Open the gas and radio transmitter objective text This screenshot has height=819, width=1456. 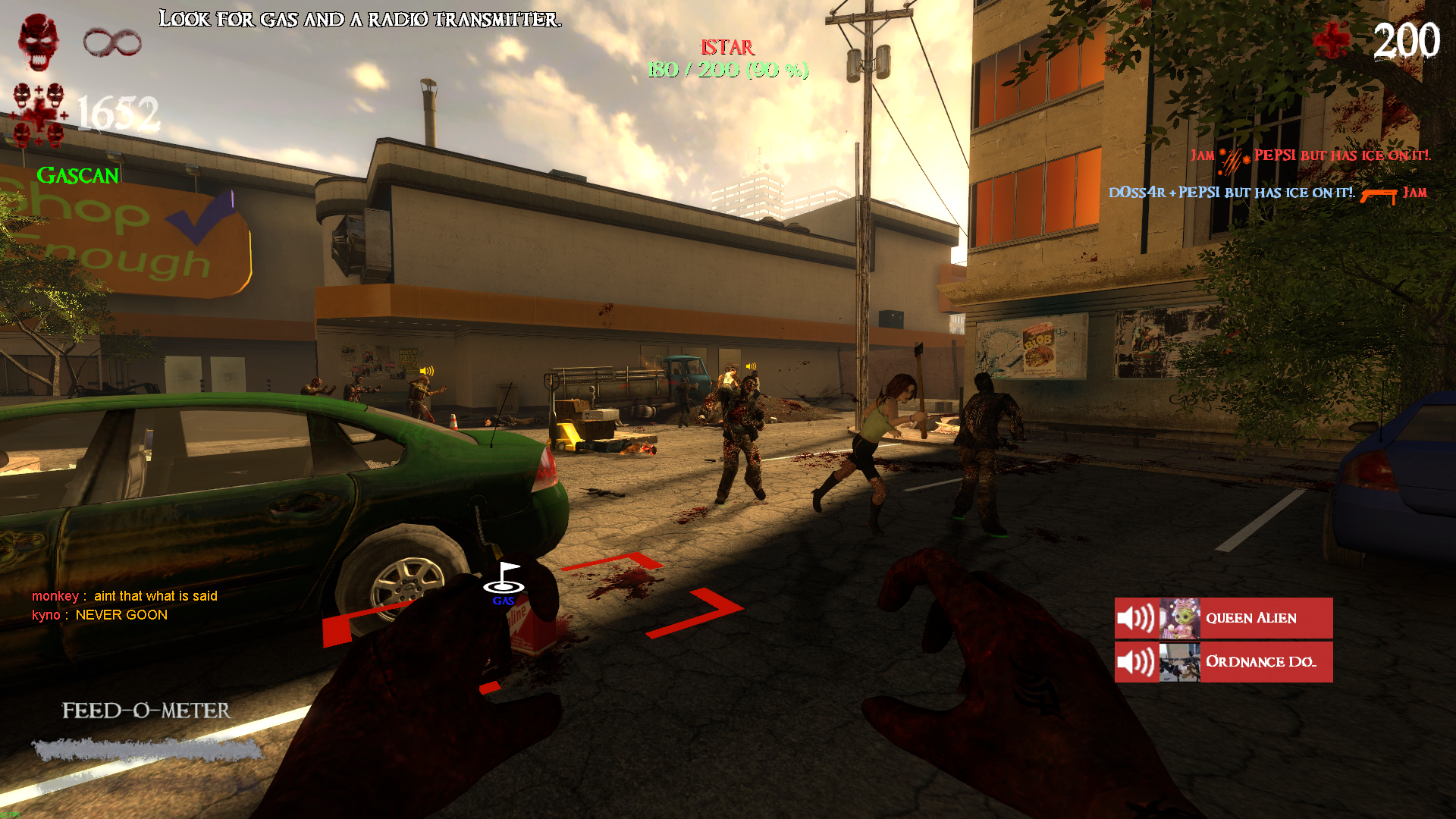360,19
